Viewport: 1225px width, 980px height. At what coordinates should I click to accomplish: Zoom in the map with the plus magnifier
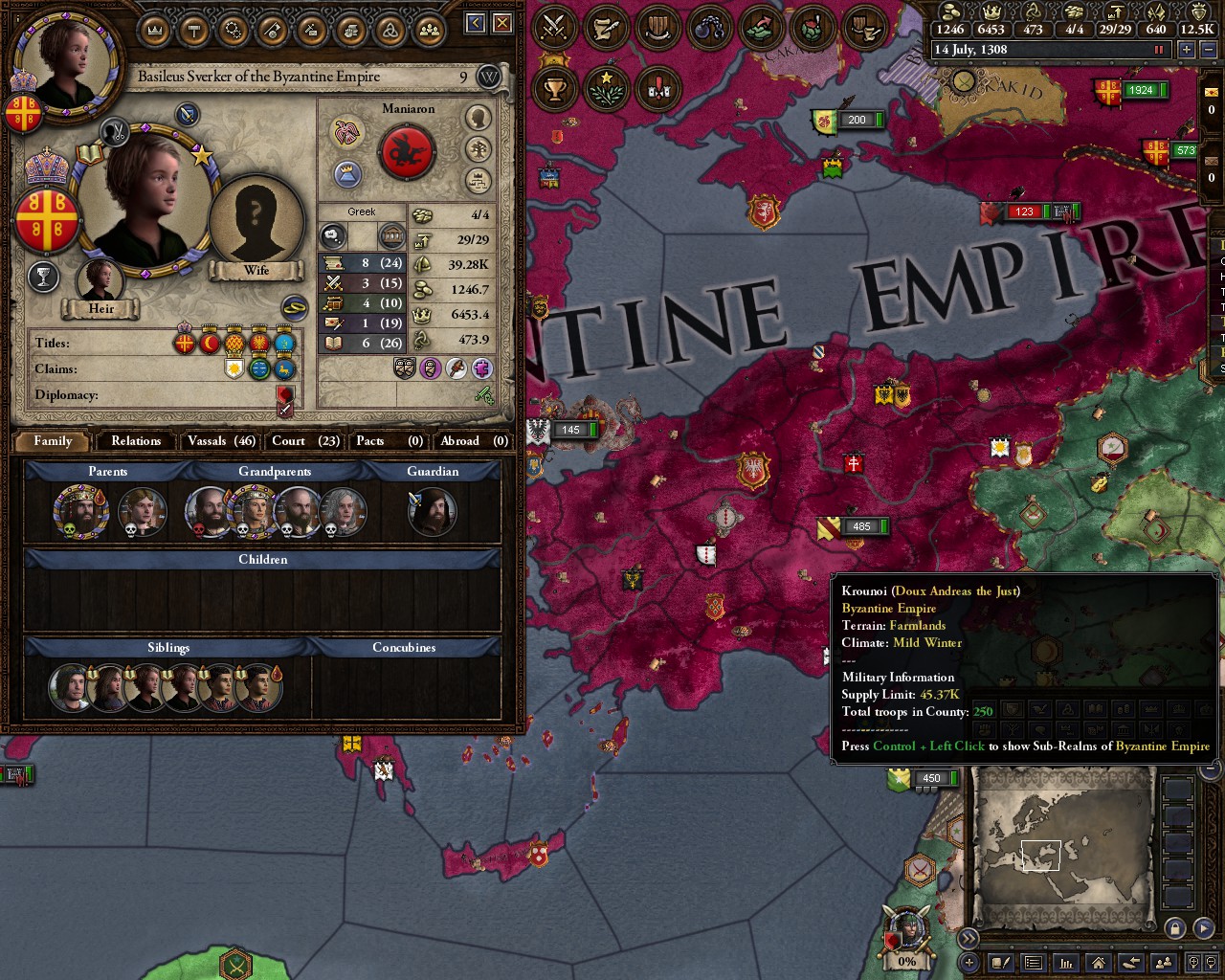[1193, 964]
